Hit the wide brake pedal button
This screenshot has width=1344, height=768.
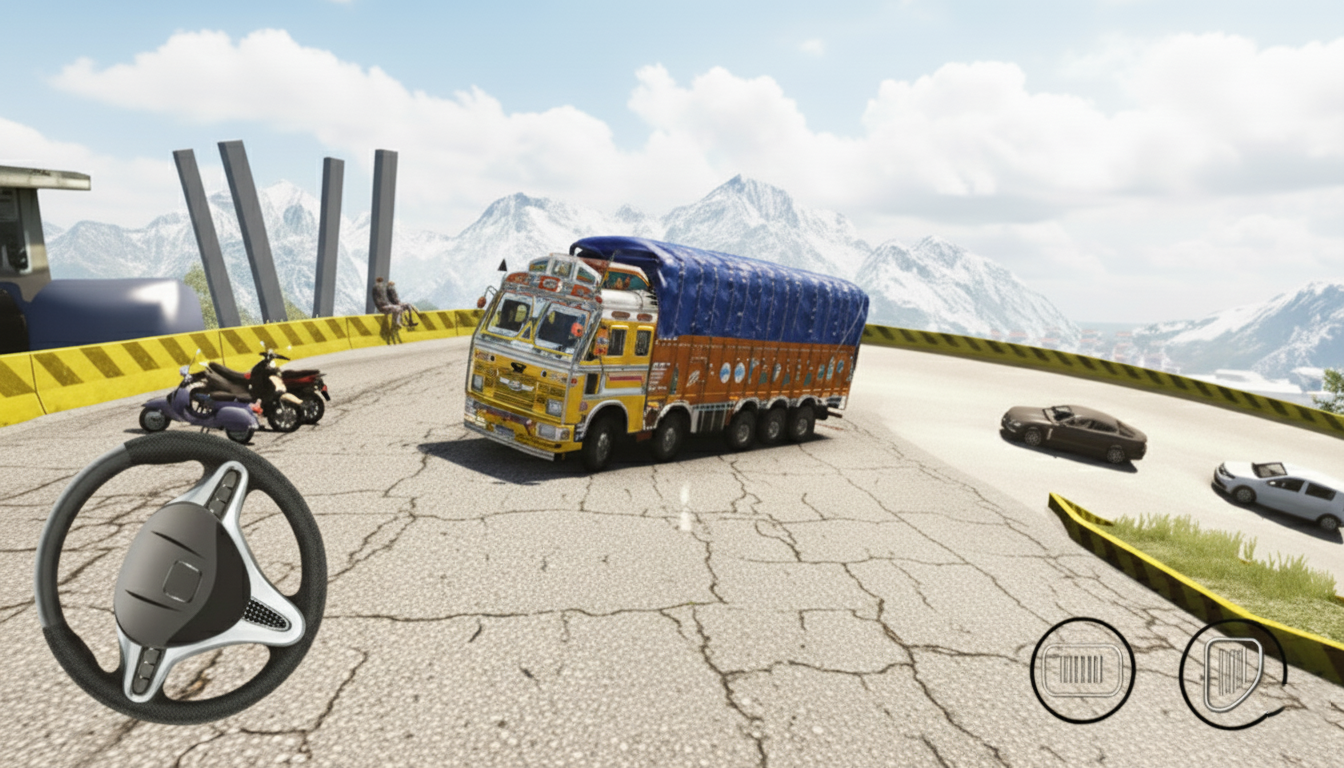click(x=1082, y=669)
